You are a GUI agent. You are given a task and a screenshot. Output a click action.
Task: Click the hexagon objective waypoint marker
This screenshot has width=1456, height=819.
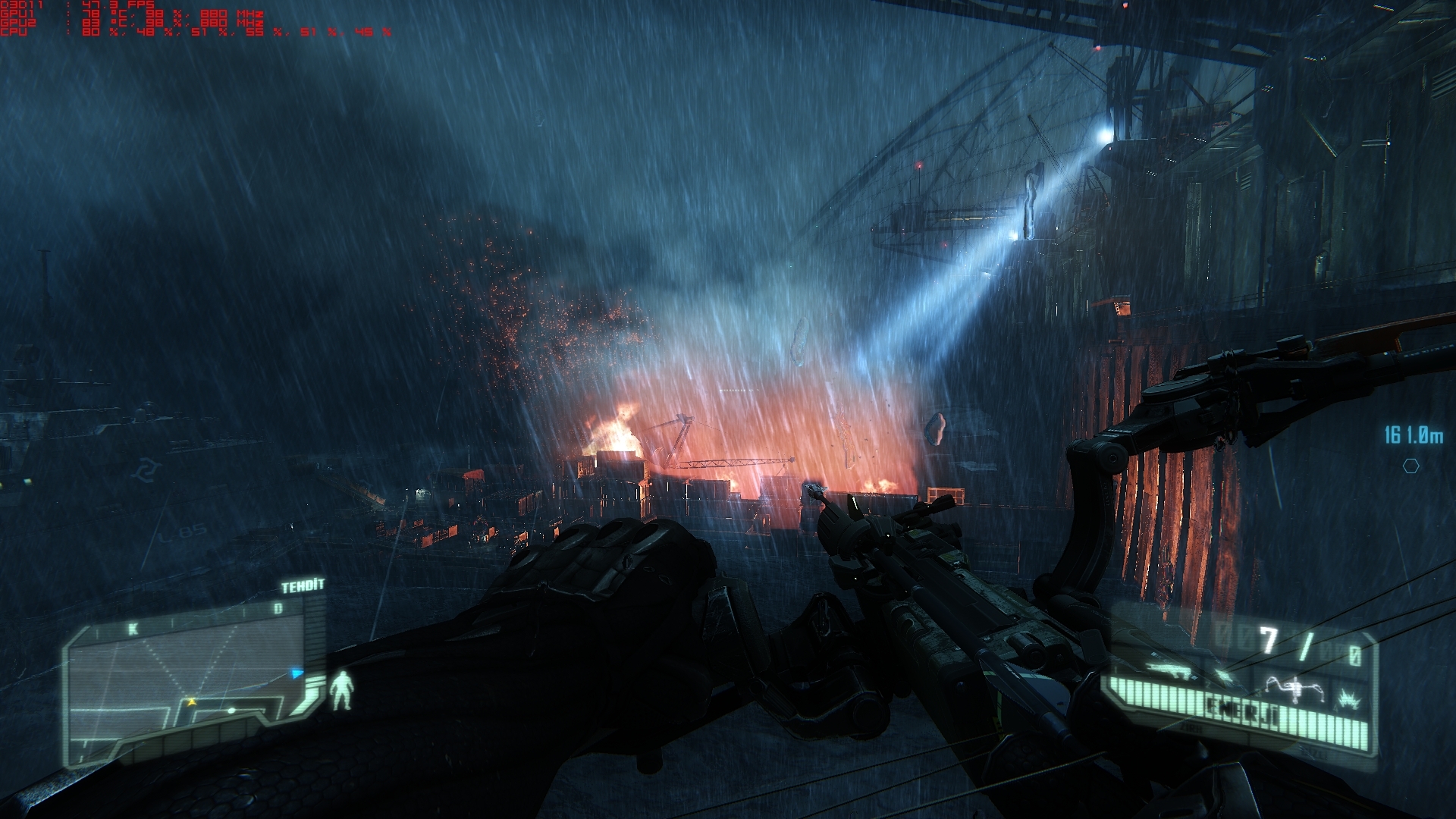pyautogui.click(x=1410, y=466)
